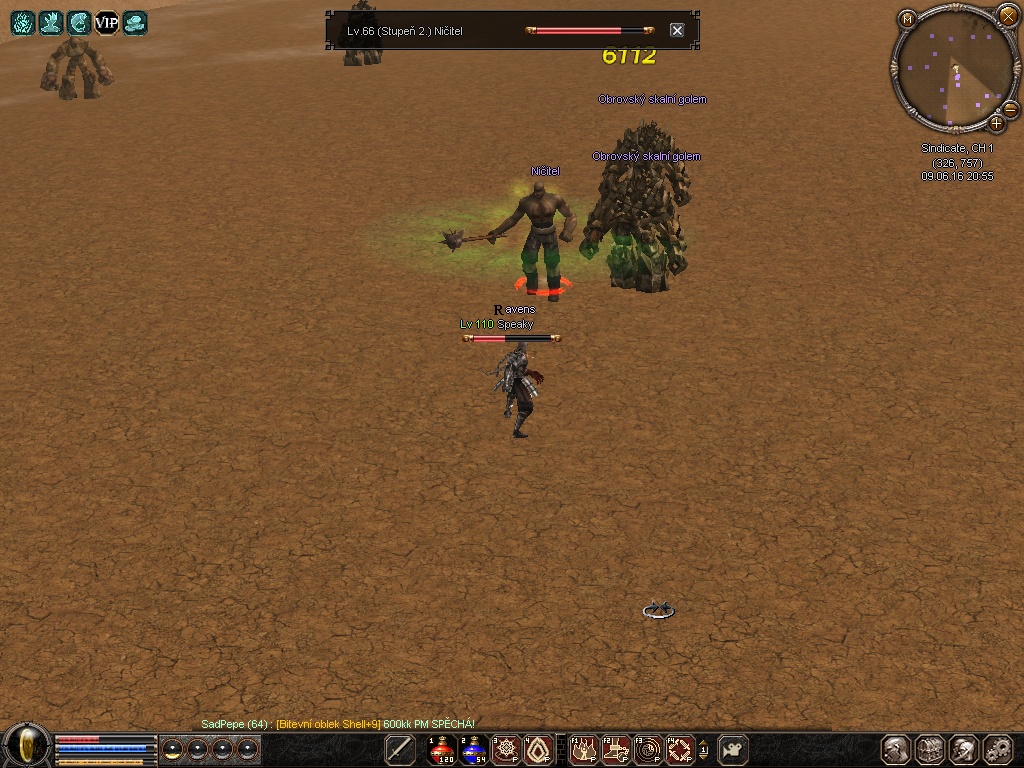
Task: Click the fish buff icon
Action: pyautogui.click(x=79, y=23)
